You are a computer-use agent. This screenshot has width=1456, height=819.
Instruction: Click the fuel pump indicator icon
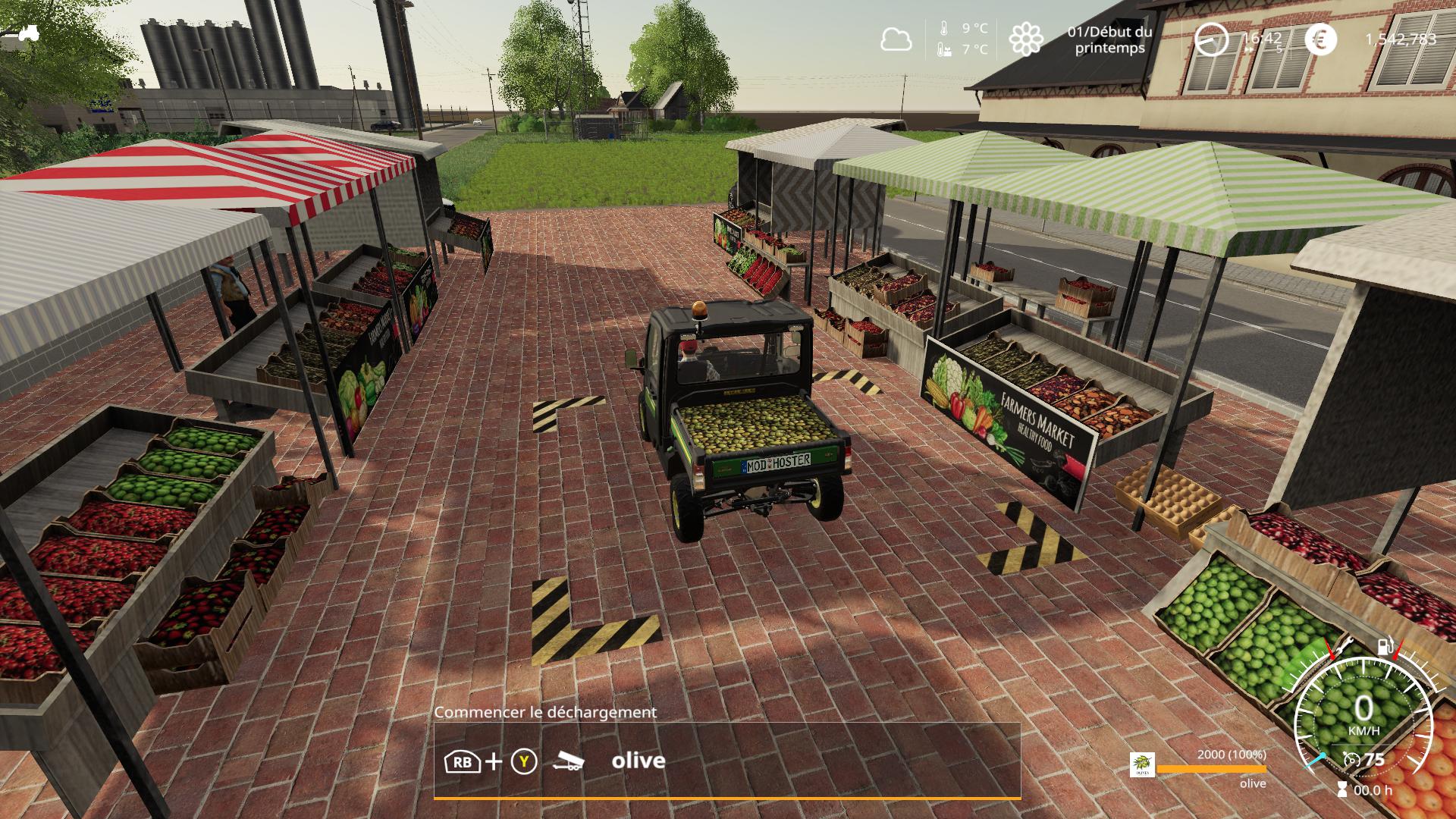[x=1385, y=646]
